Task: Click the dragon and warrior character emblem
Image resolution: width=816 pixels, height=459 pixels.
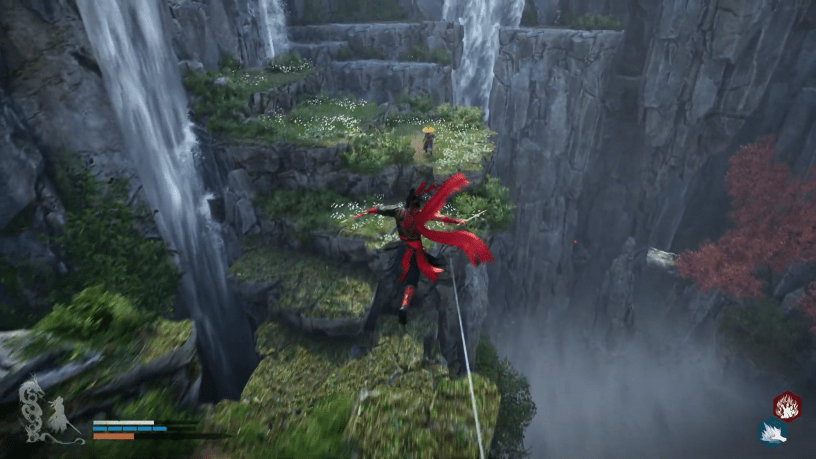Action: pyautogui.click(x=45, y=411)
